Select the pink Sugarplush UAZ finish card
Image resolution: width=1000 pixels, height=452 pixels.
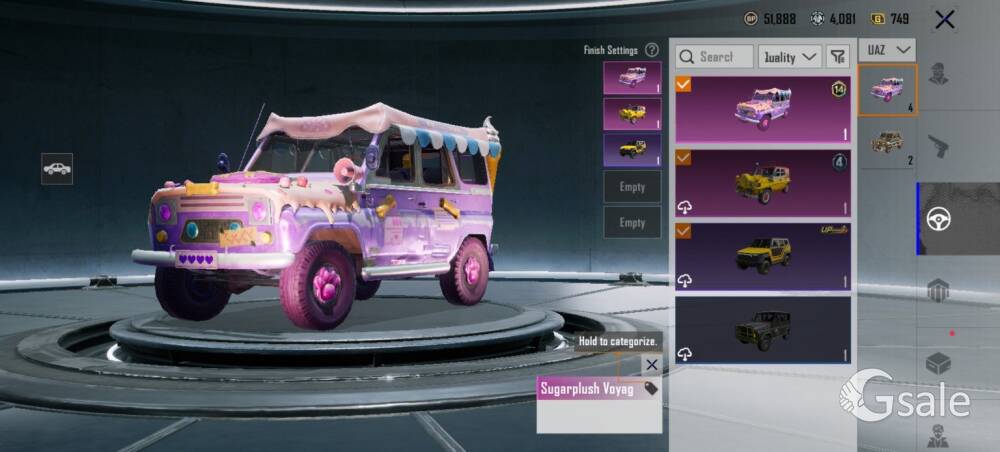coord(763,109)
